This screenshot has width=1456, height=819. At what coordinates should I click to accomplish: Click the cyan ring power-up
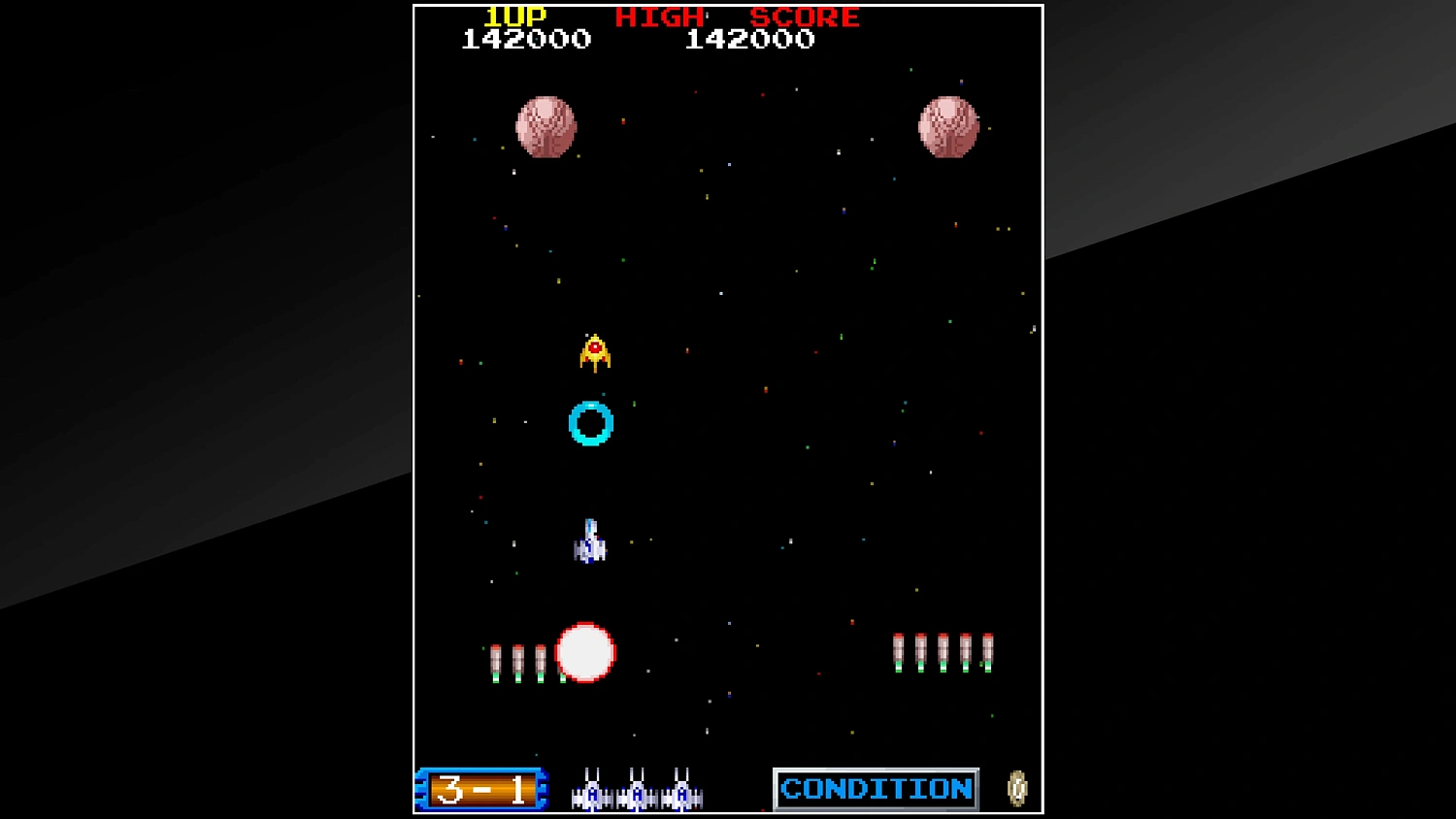[589, 421]
